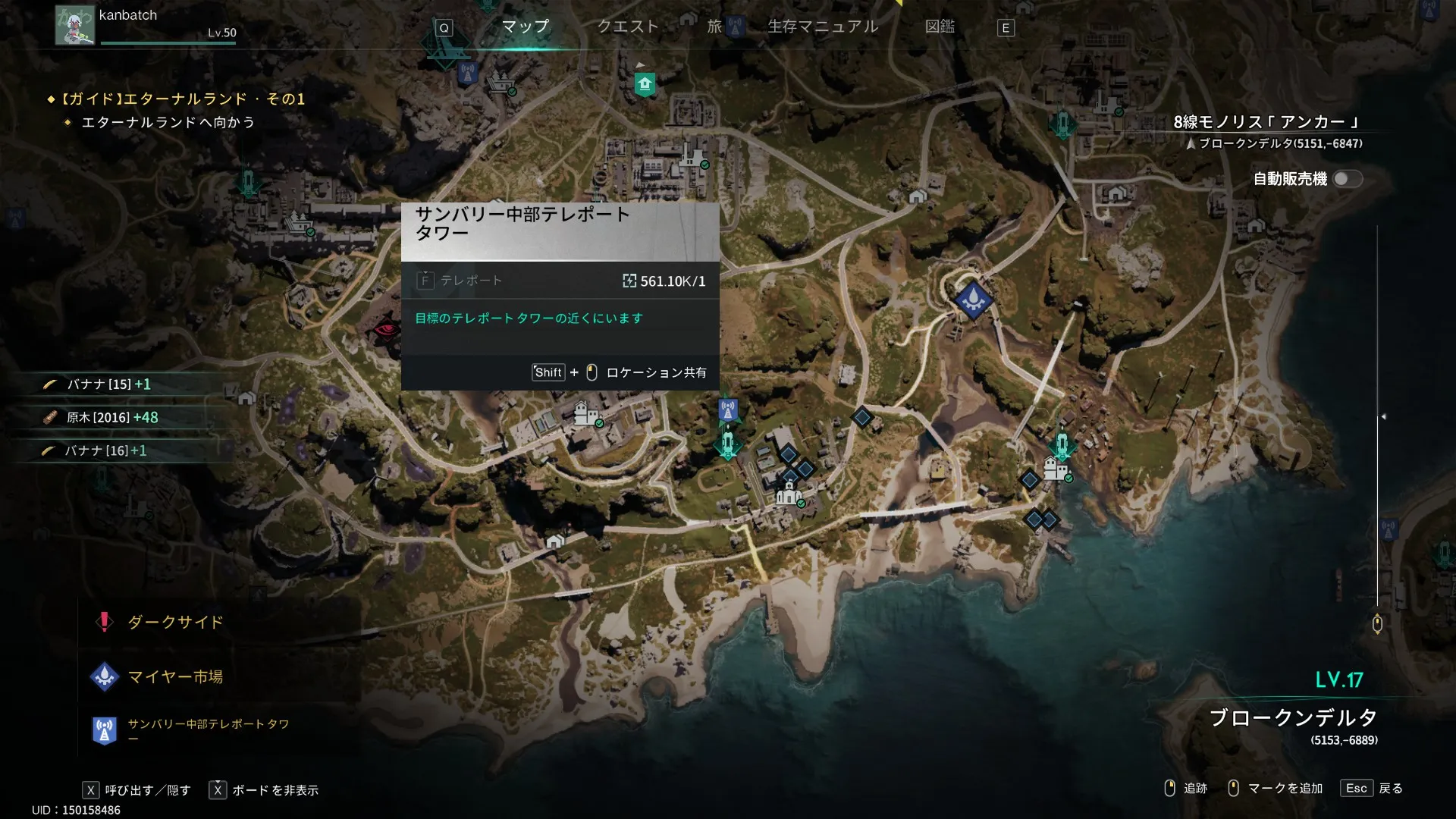The width and height of the screenshot is (1456, 819).
Task: Switch to the クエスト tab
Action: (627, 27)
